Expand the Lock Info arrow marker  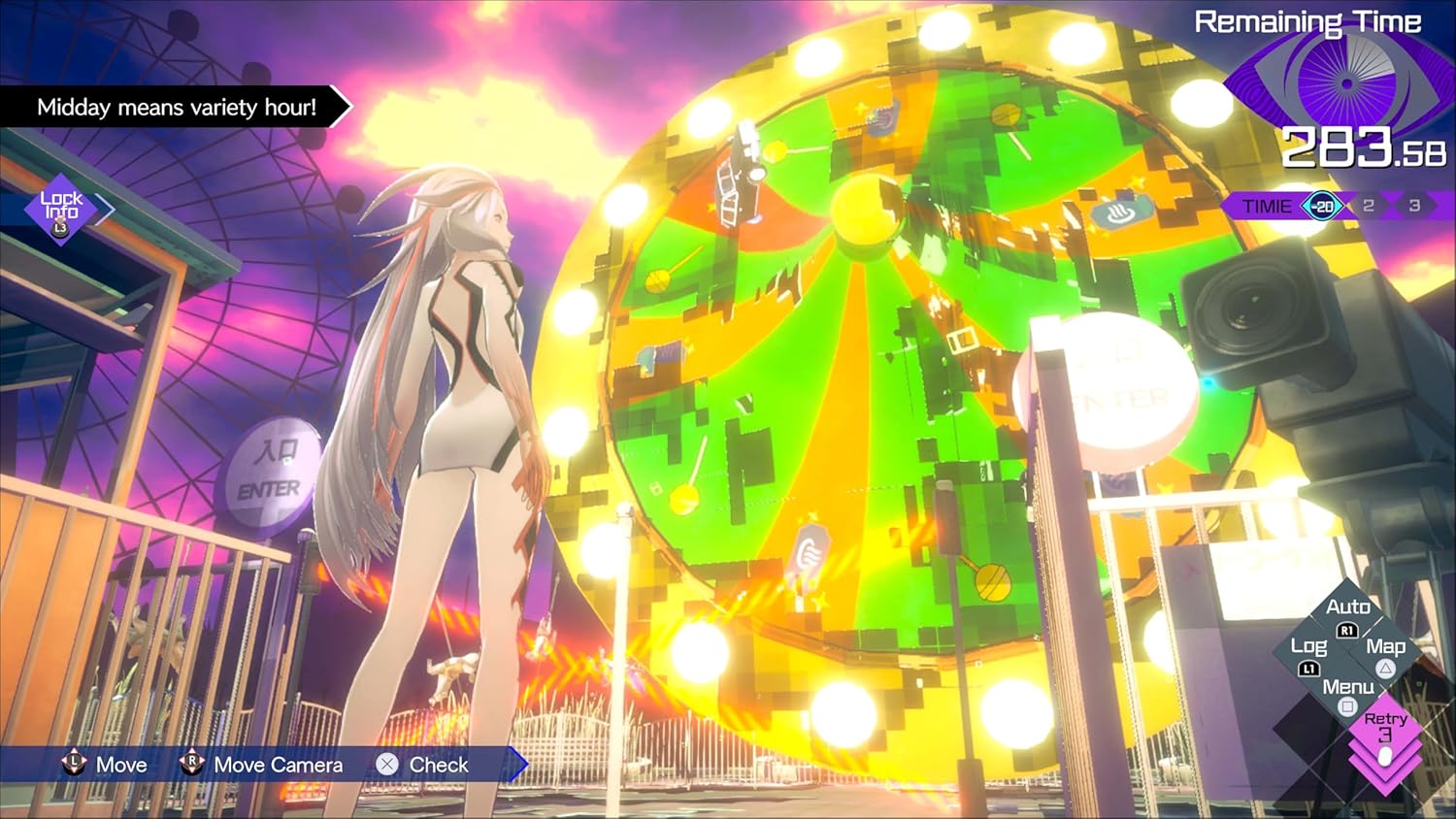click(x=105, y=211)
